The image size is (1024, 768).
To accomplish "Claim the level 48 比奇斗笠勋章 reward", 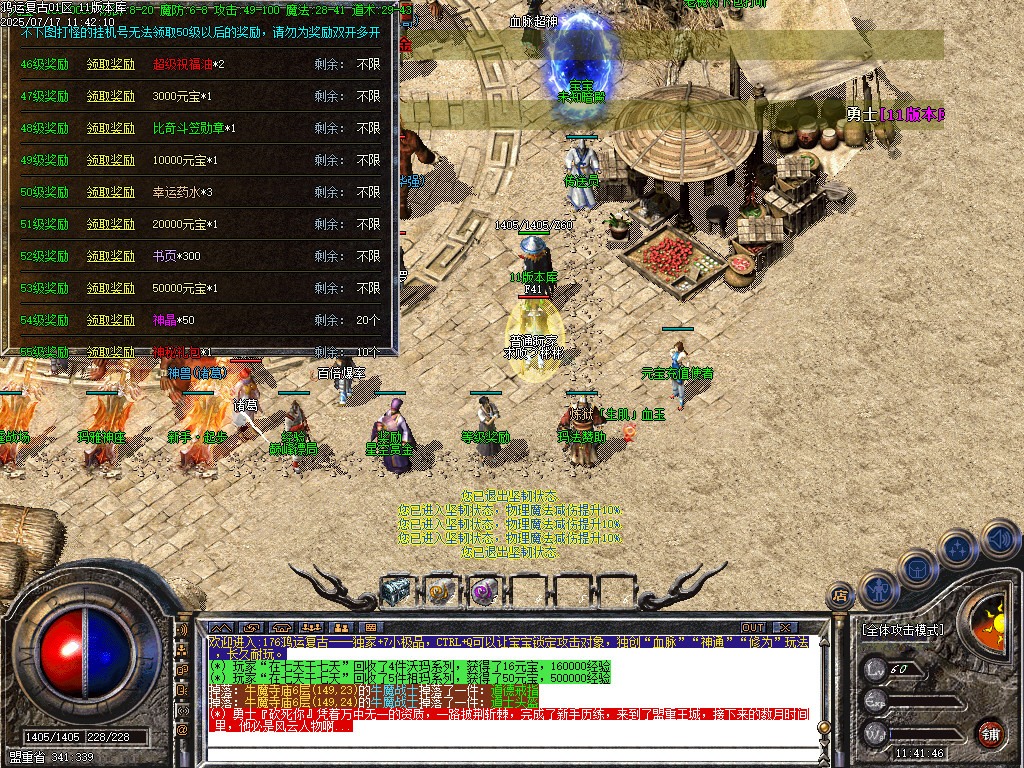I will pos(110,129).
